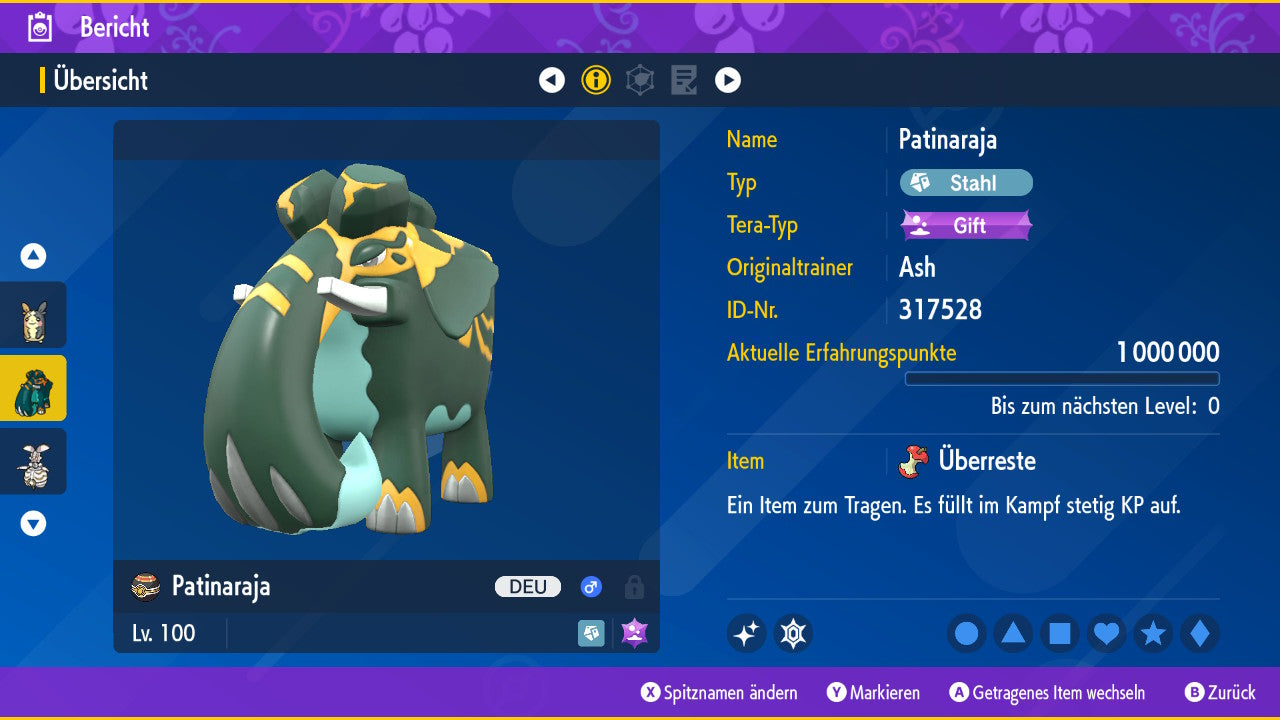The image size is (1280, 720).
Task: Choose the Patinaraja party thumbnail
Action: tap(33, 388)
